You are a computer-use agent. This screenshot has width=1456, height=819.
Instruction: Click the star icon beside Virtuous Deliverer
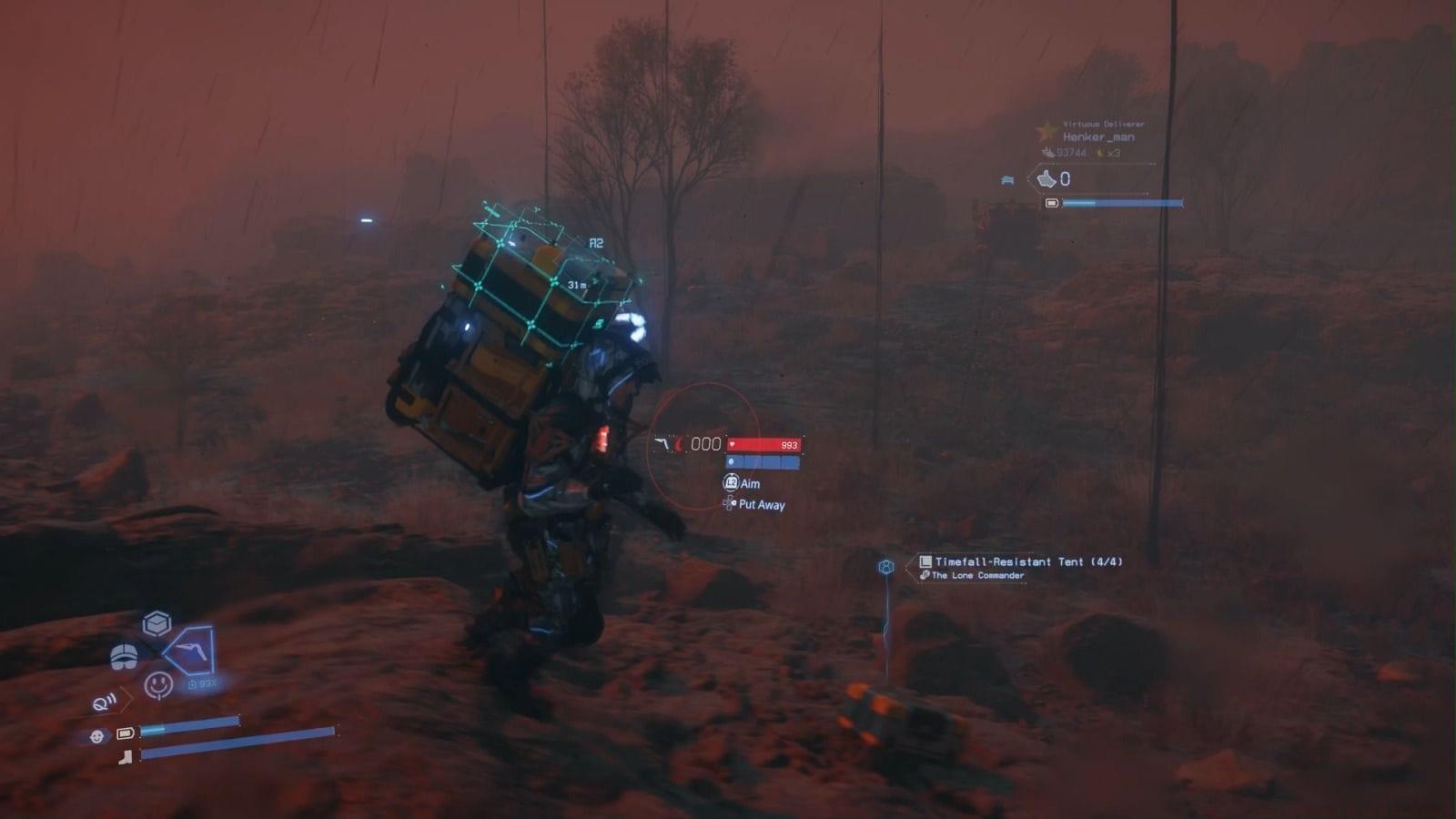coord(1046,129)
